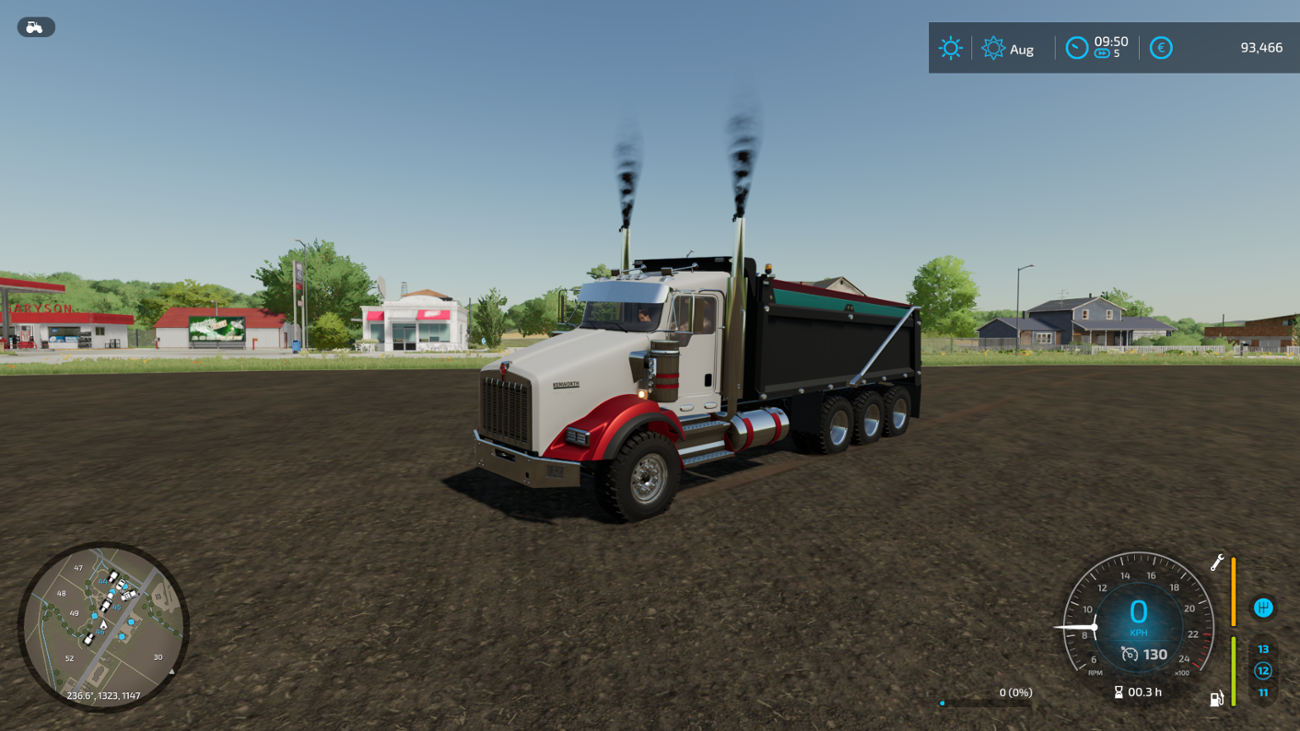
Task: Click the gear shifter transmission icon
Action: [x=1263, y=608]
